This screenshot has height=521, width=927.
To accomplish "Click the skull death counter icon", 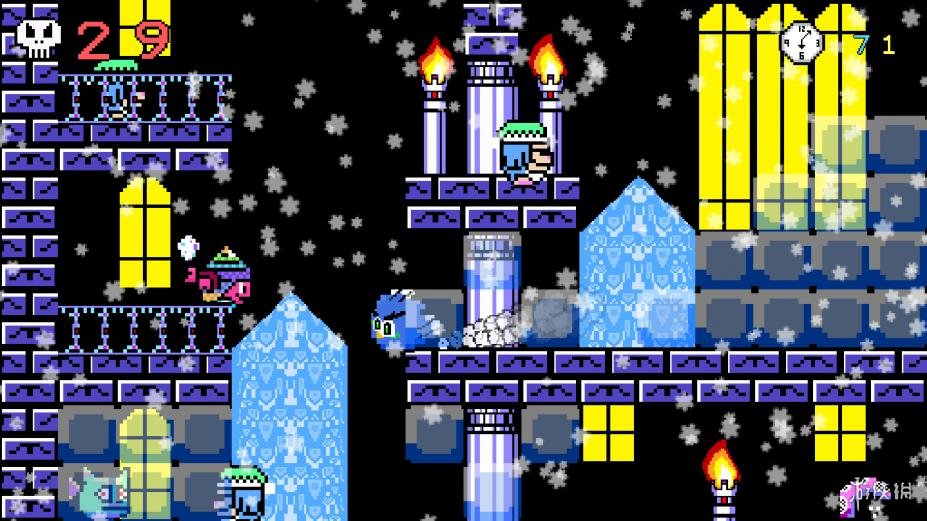I will click(x=38, y=38).
